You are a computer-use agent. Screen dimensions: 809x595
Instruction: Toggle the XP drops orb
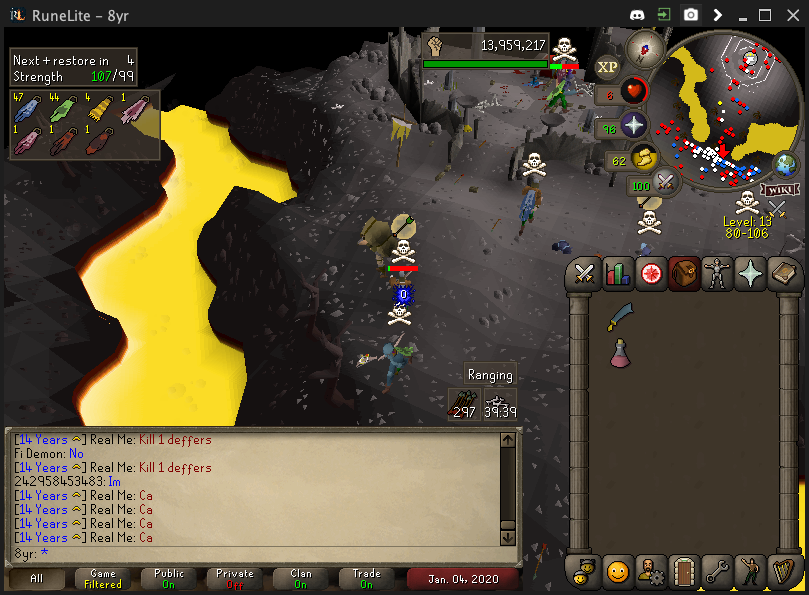coord(607,67)
